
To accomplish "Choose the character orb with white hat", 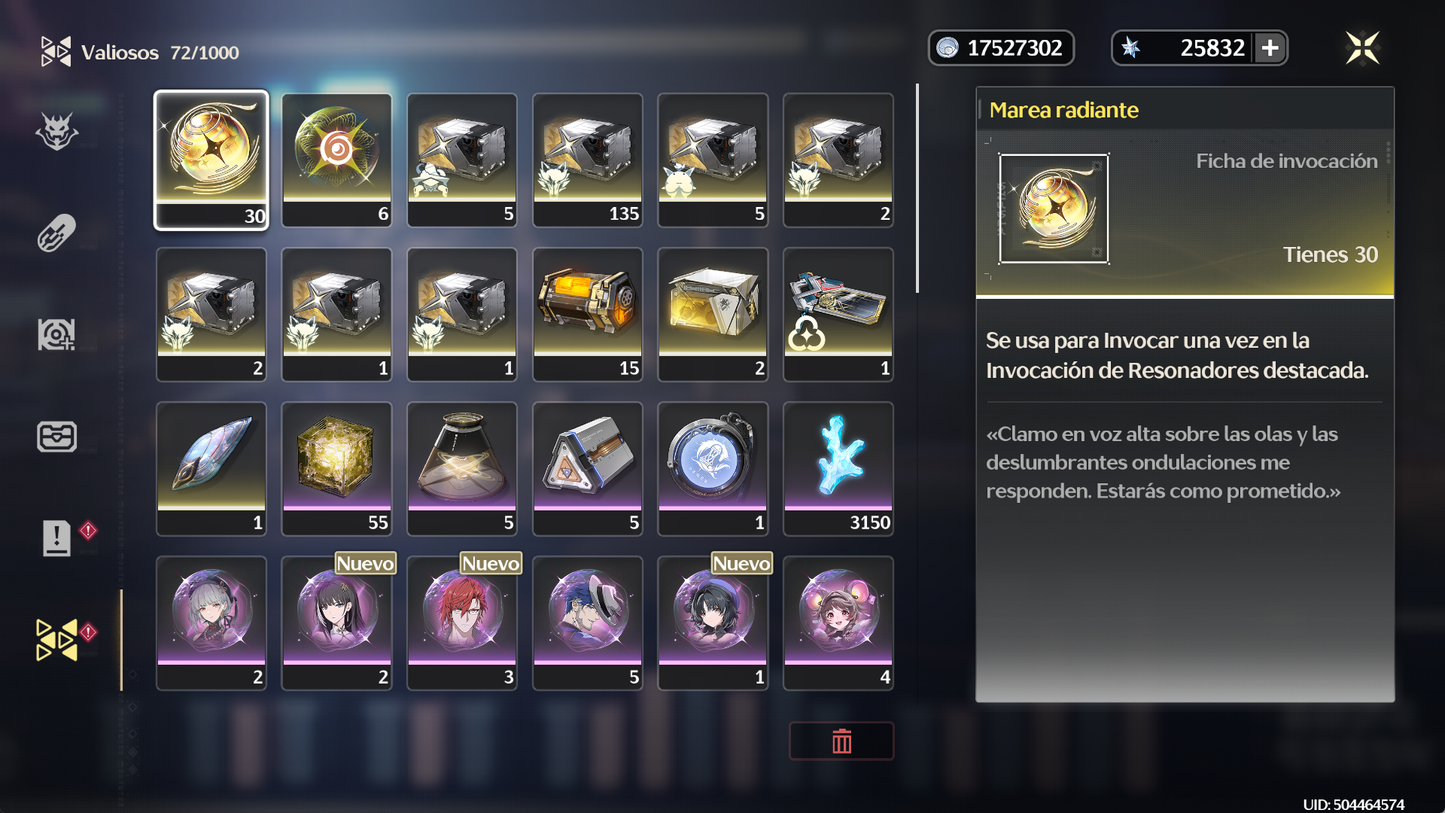I will coord(587,622).
